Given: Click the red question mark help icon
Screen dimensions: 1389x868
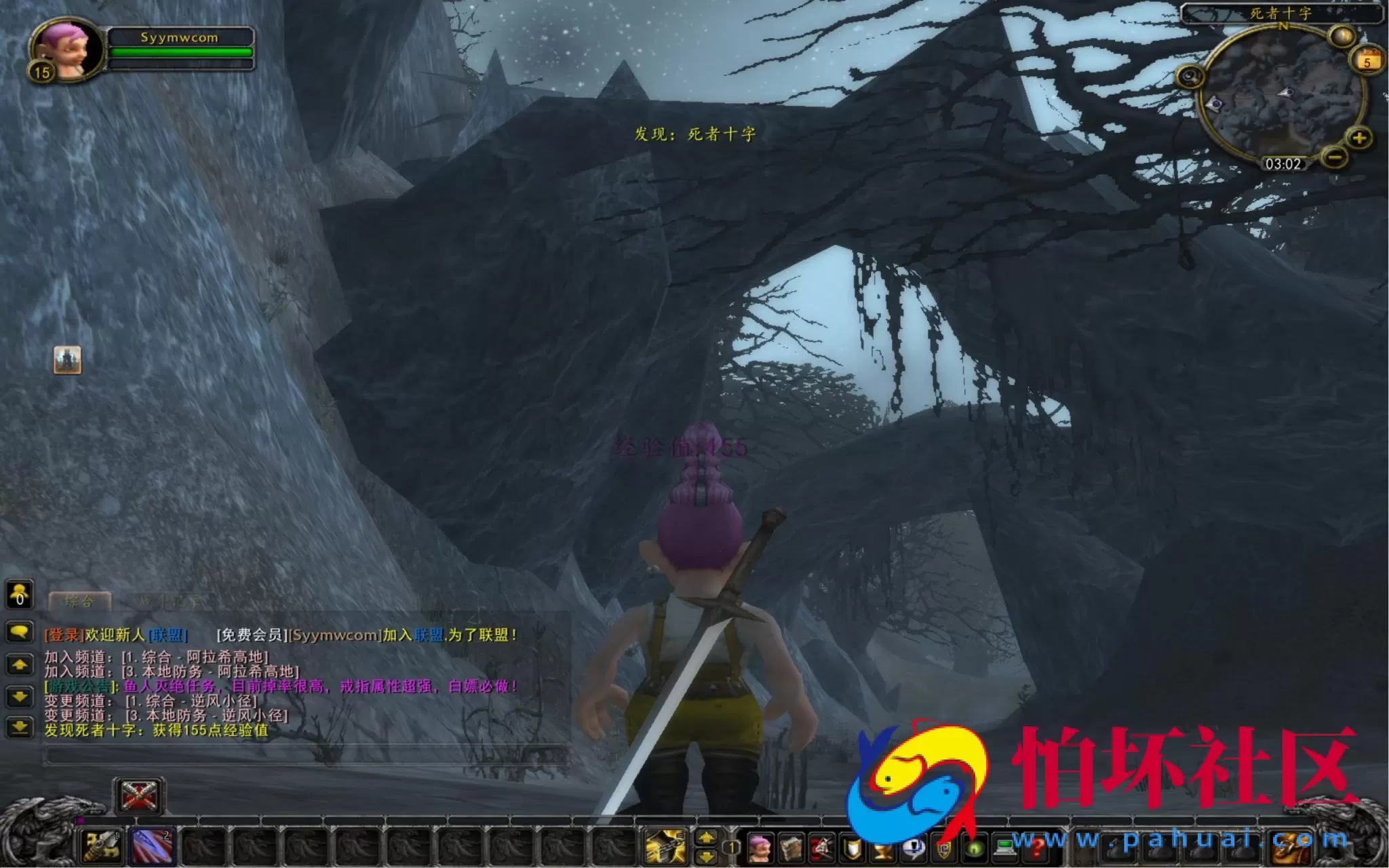Looking at the screenshot, I should [x=1036, y=848].
